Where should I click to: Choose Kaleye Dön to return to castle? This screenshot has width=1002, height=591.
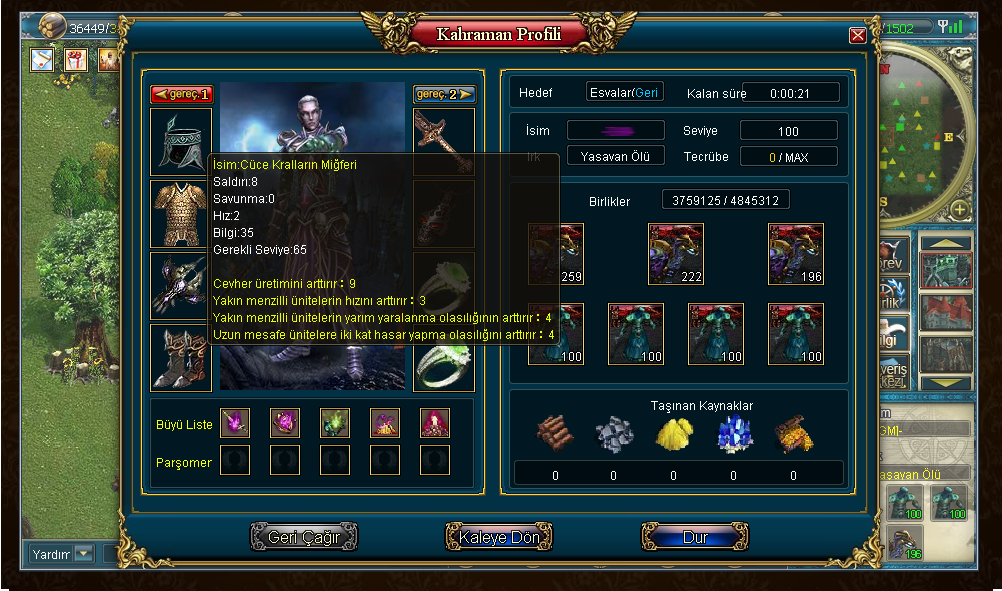pyautogui.click(x=499, y=537)
